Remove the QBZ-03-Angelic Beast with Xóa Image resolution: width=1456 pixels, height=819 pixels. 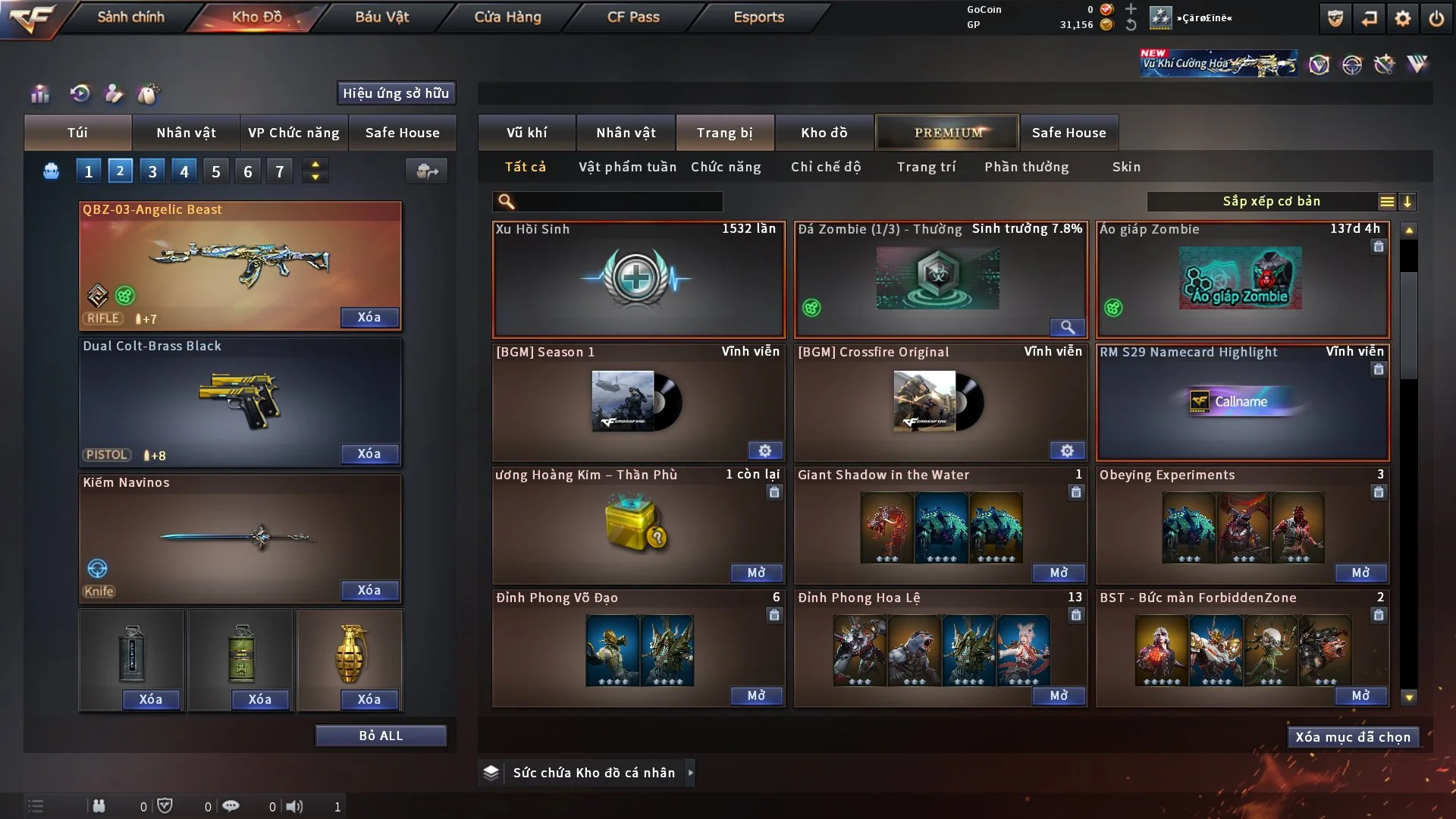tap(369, 317)
